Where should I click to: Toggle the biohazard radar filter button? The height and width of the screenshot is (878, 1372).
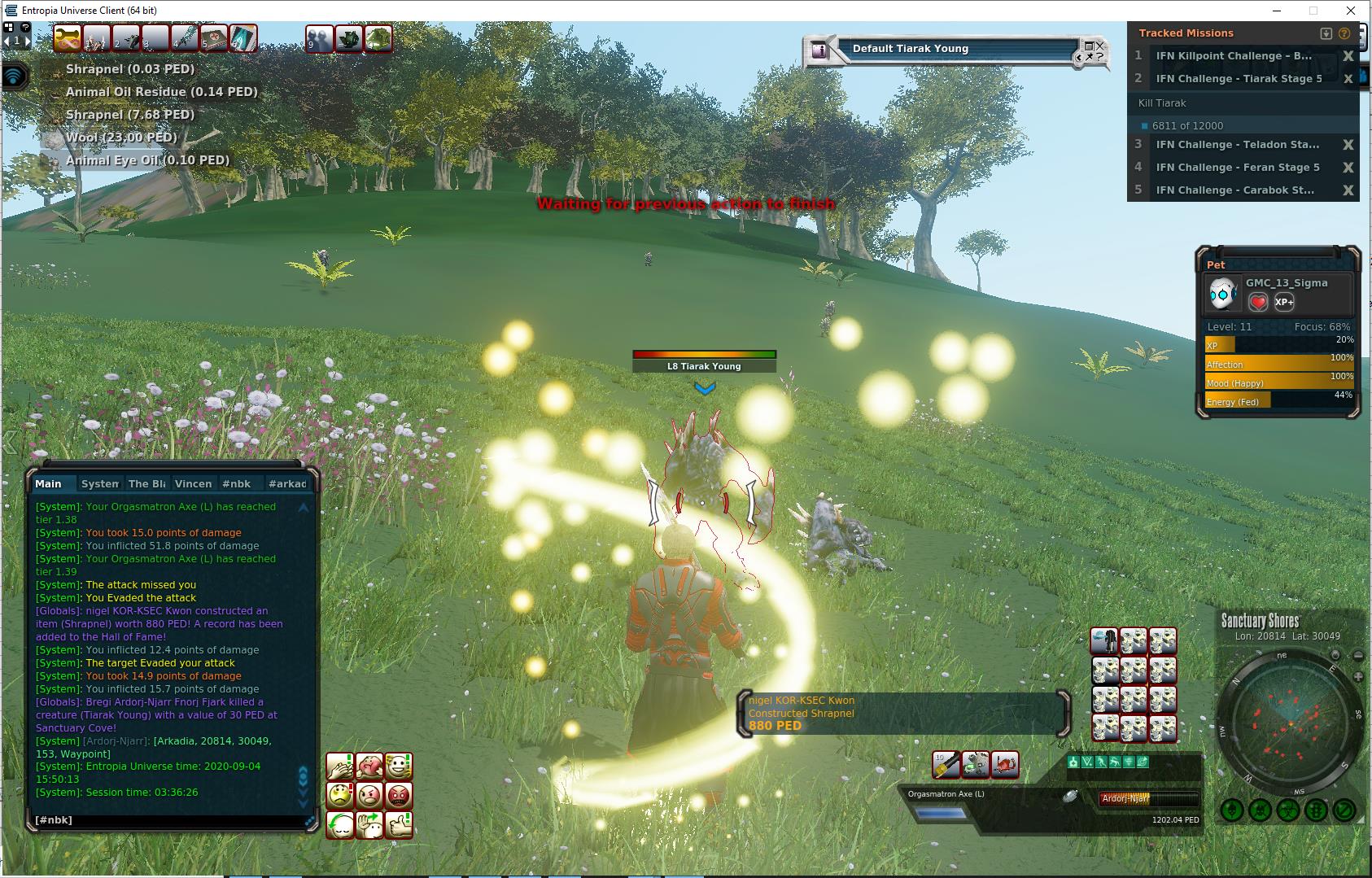1287,810
